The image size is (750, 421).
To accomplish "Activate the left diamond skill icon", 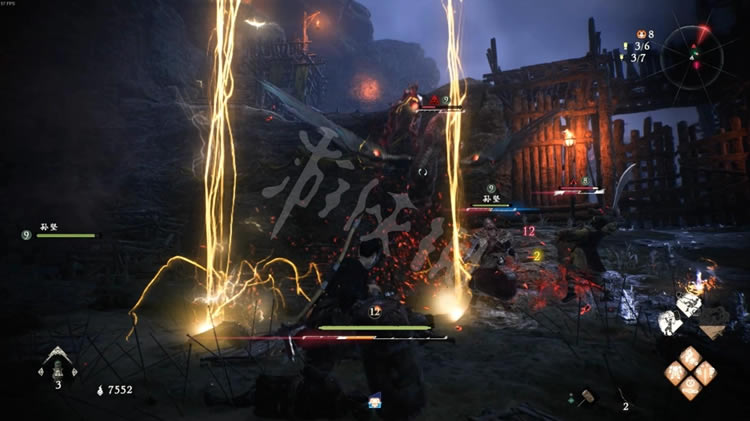I will (675, 373).
